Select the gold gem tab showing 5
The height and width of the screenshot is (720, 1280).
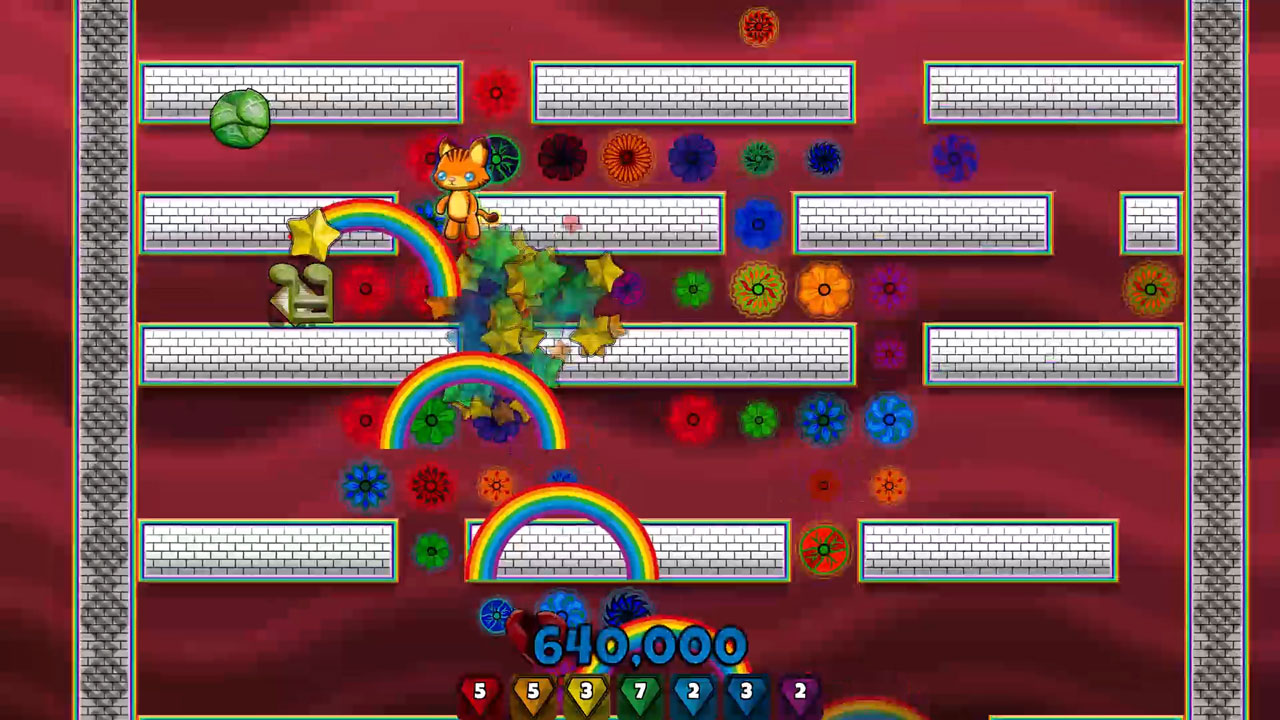[532, 690]
